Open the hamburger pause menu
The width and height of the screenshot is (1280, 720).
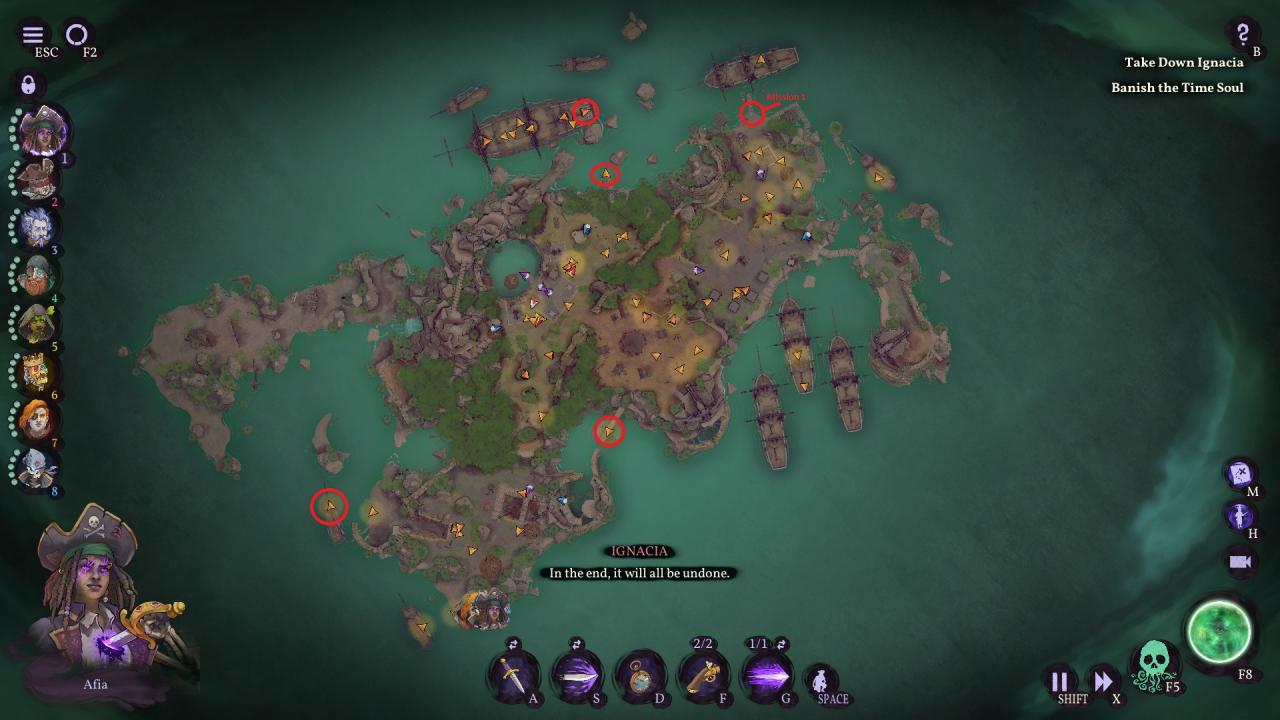click(33, 35)
